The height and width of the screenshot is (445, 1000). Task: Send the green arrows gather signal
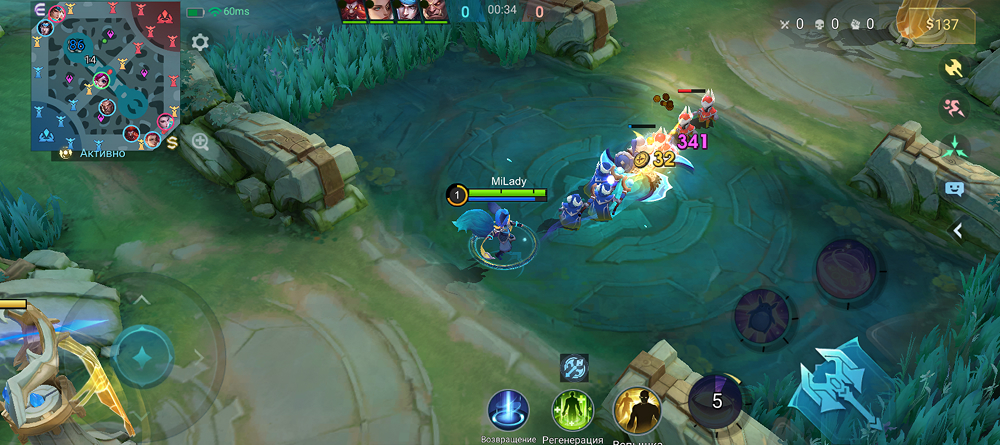954,148
